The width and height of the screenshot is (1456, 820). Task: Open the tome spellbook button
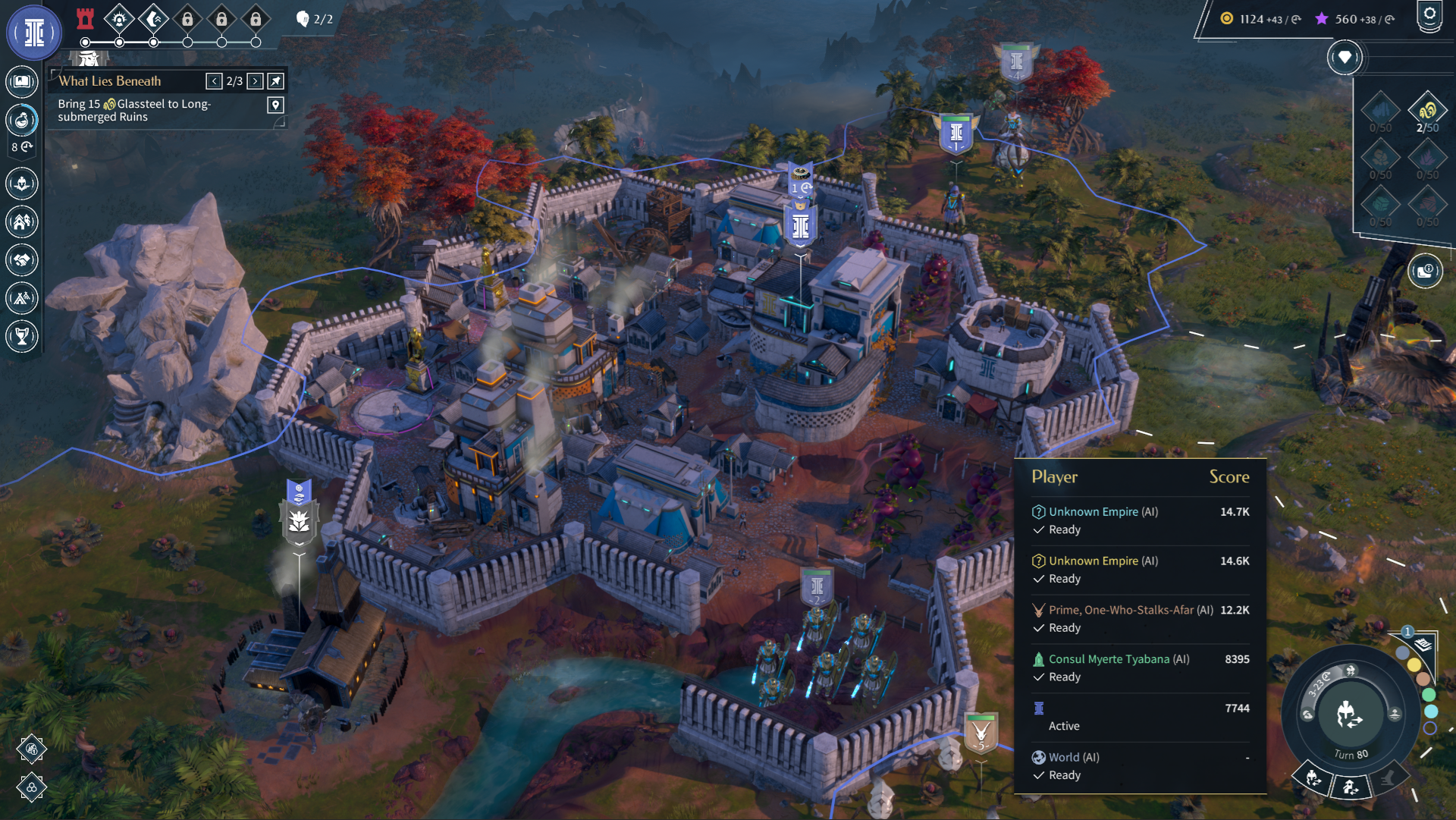(x=22, y=81)
